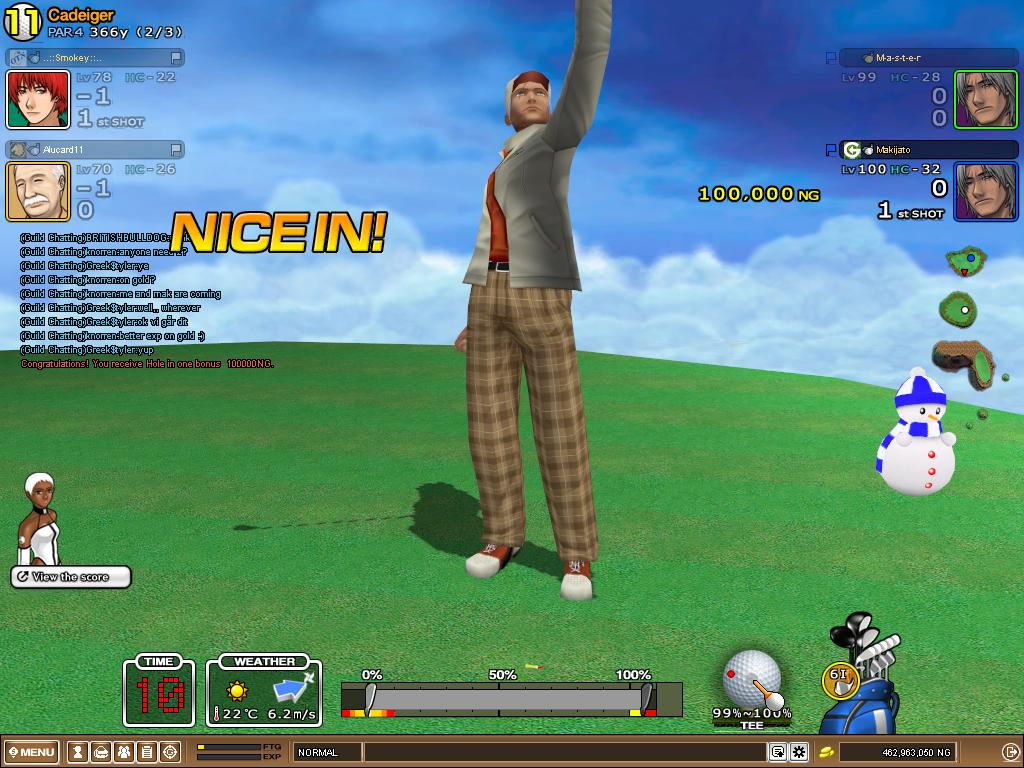This screenshot has height=768, width=1024.
Task: Select Makijato's player portrait
Action: point(985,191)
